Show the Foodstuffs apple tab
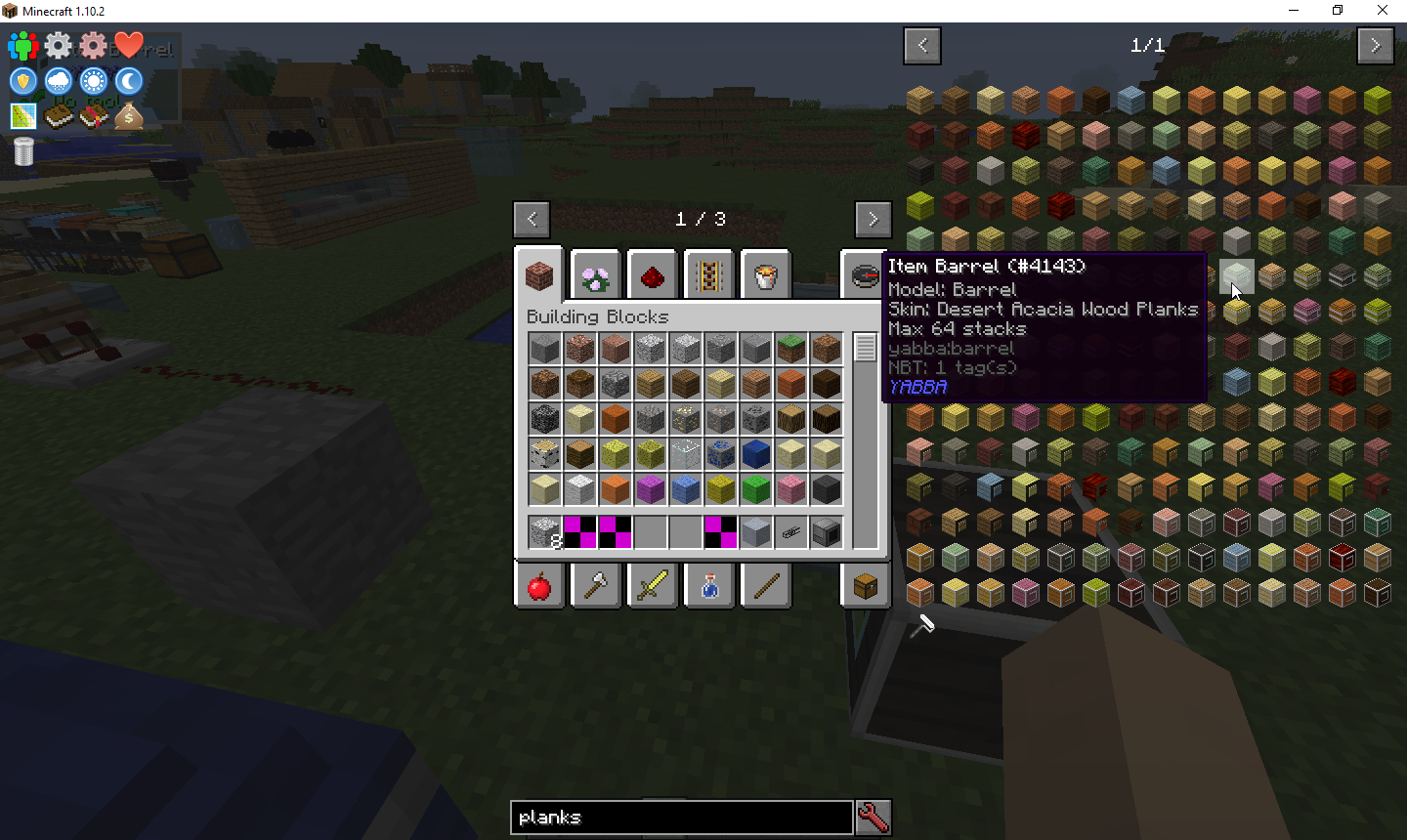The height and width of the screenshot is (840, 1407). (539, 586)
